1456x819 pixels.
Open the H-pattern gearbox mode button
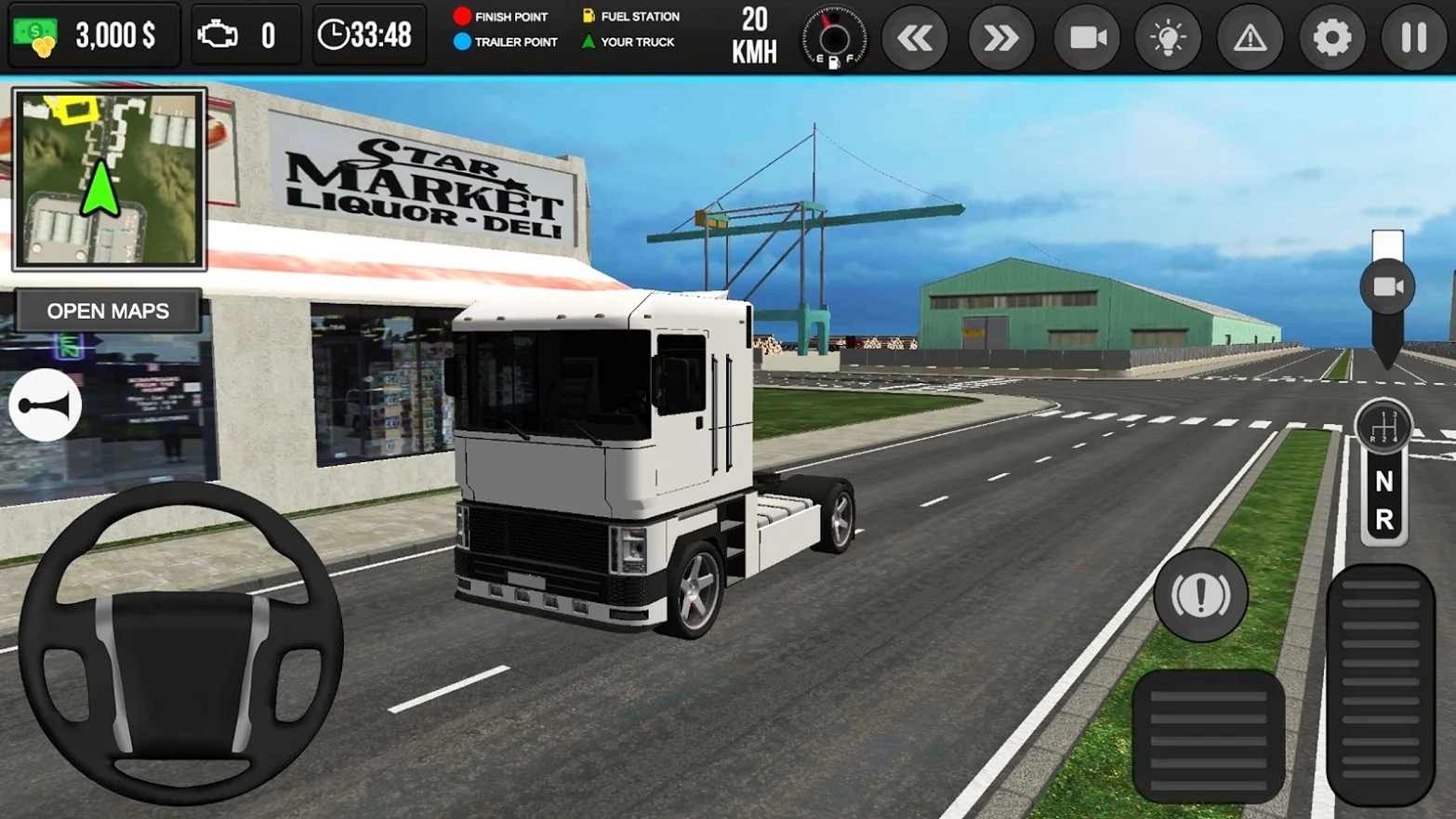1383,427
